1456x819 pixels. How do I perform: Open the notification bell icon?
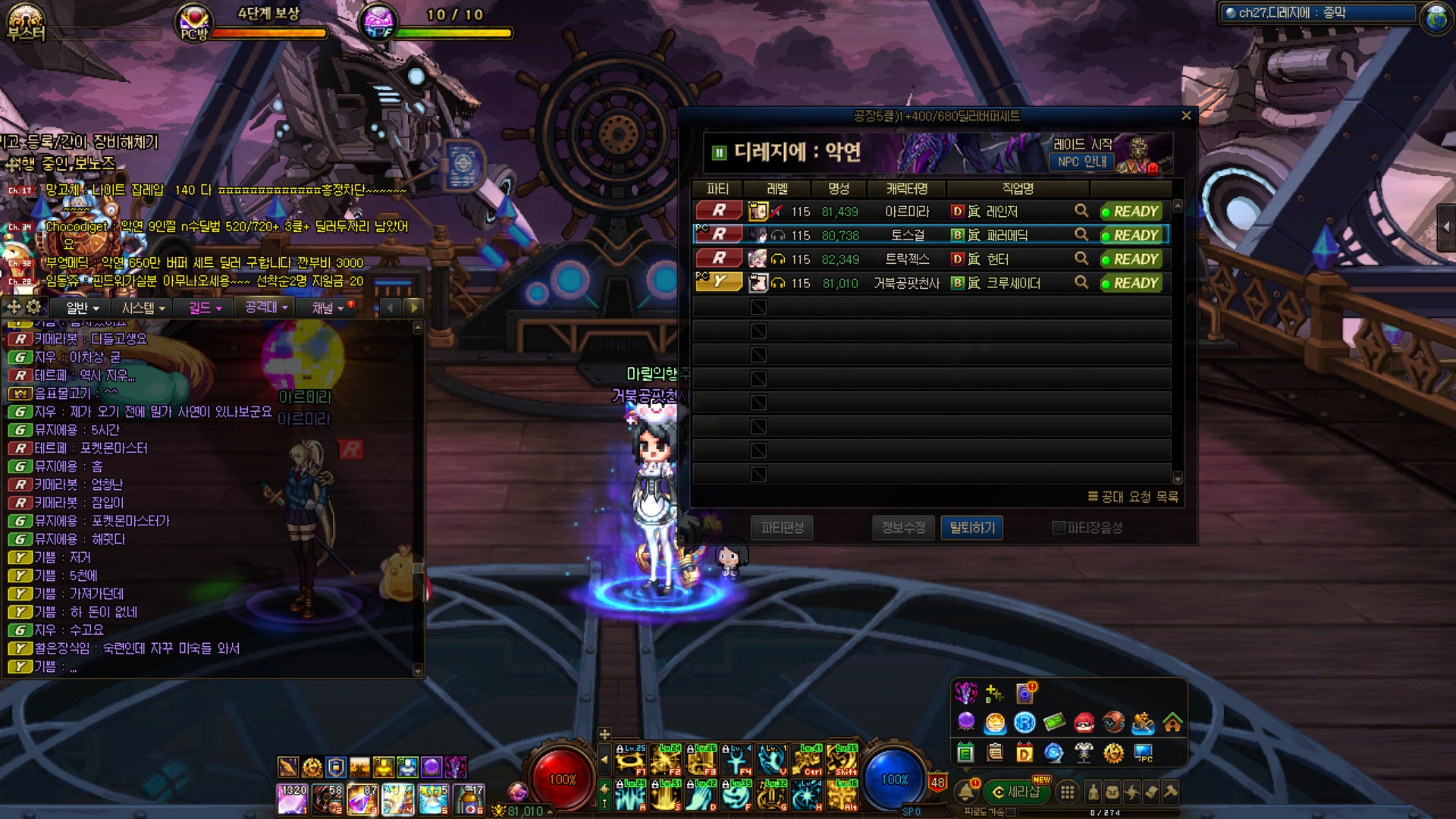click(x=966, y=792)
